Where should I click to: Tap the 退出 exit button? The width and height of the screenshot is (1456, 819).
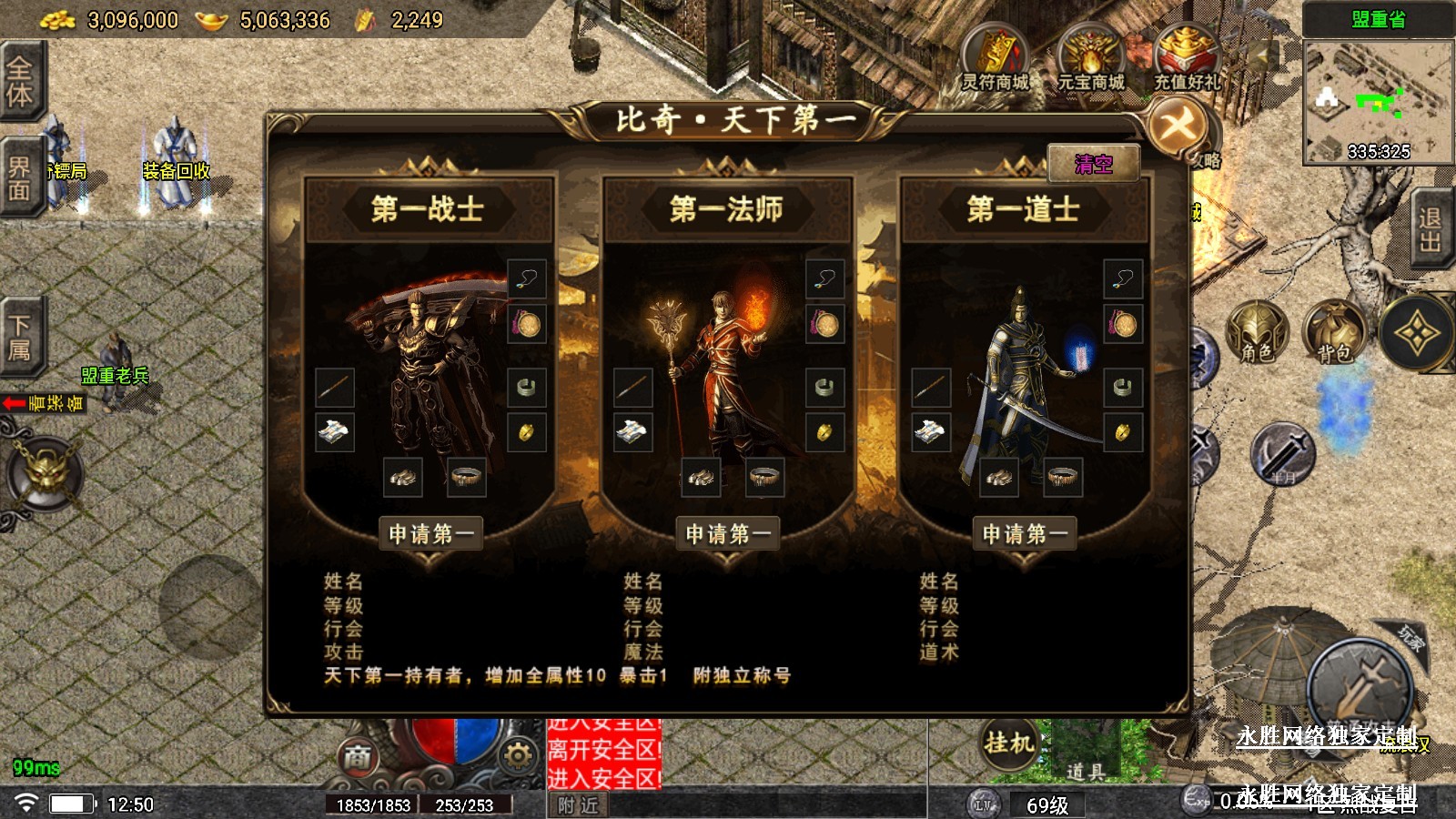pyautogui.click(x=1431, y=229)
